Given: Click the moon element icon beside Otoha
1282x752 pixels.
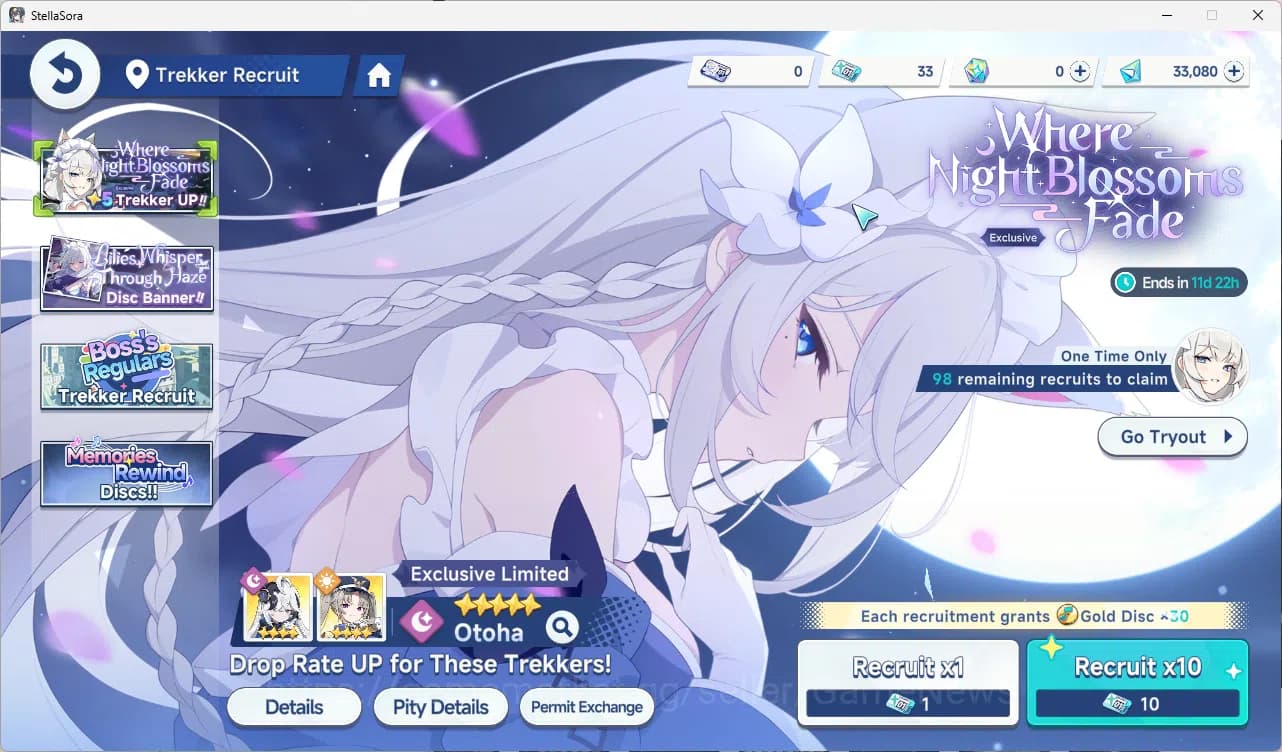Looking at the screenshot, I should [x=421, y=622].
